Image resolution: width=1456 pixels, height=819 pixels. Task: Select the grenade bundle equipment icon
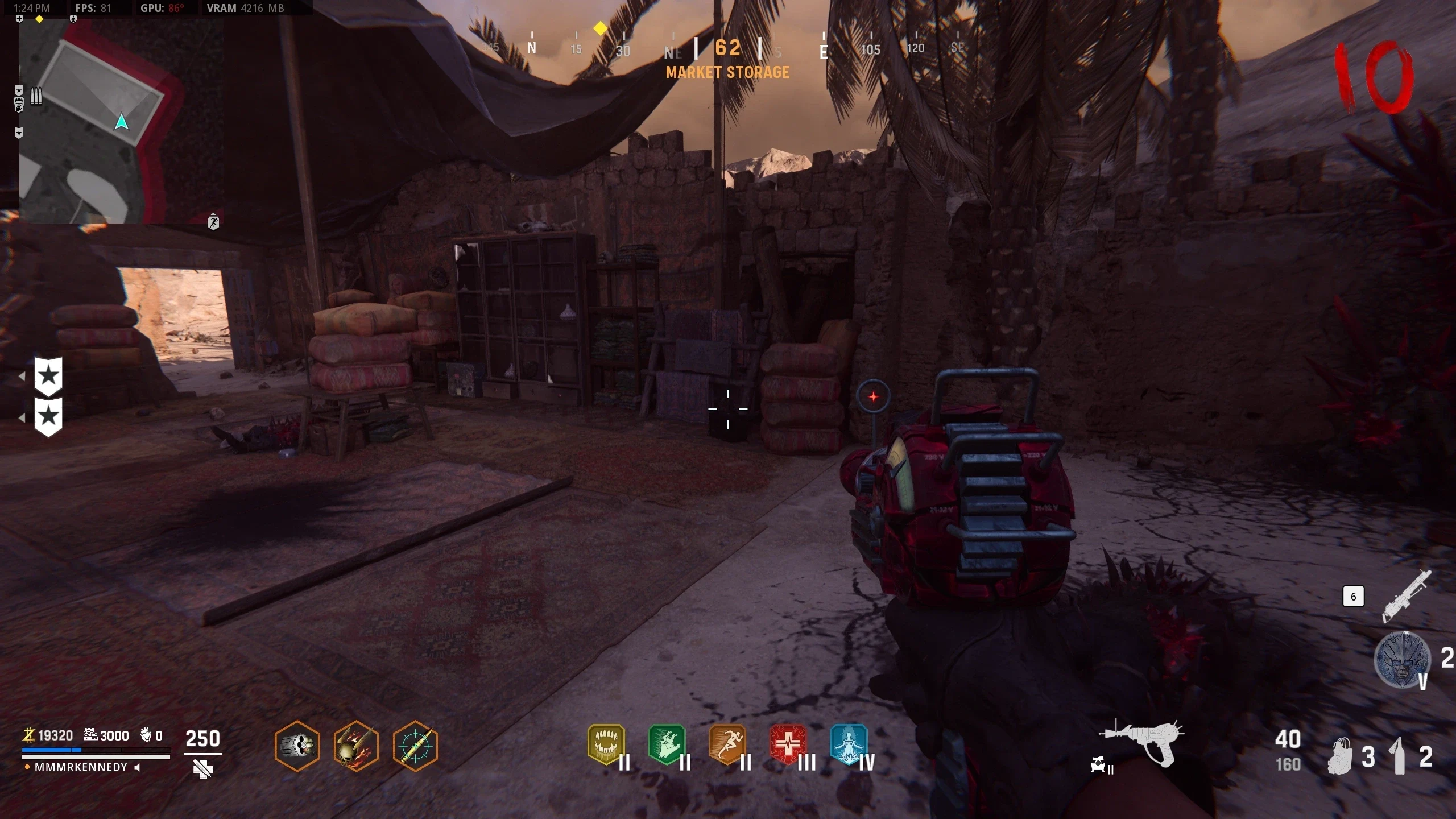click(x=1339, y=756)
